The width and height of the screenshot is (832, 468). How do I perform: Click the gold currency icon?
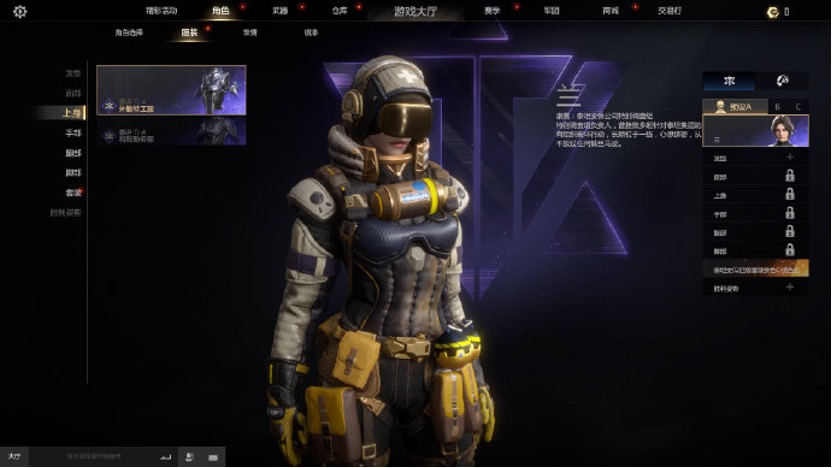pos(772,12)
